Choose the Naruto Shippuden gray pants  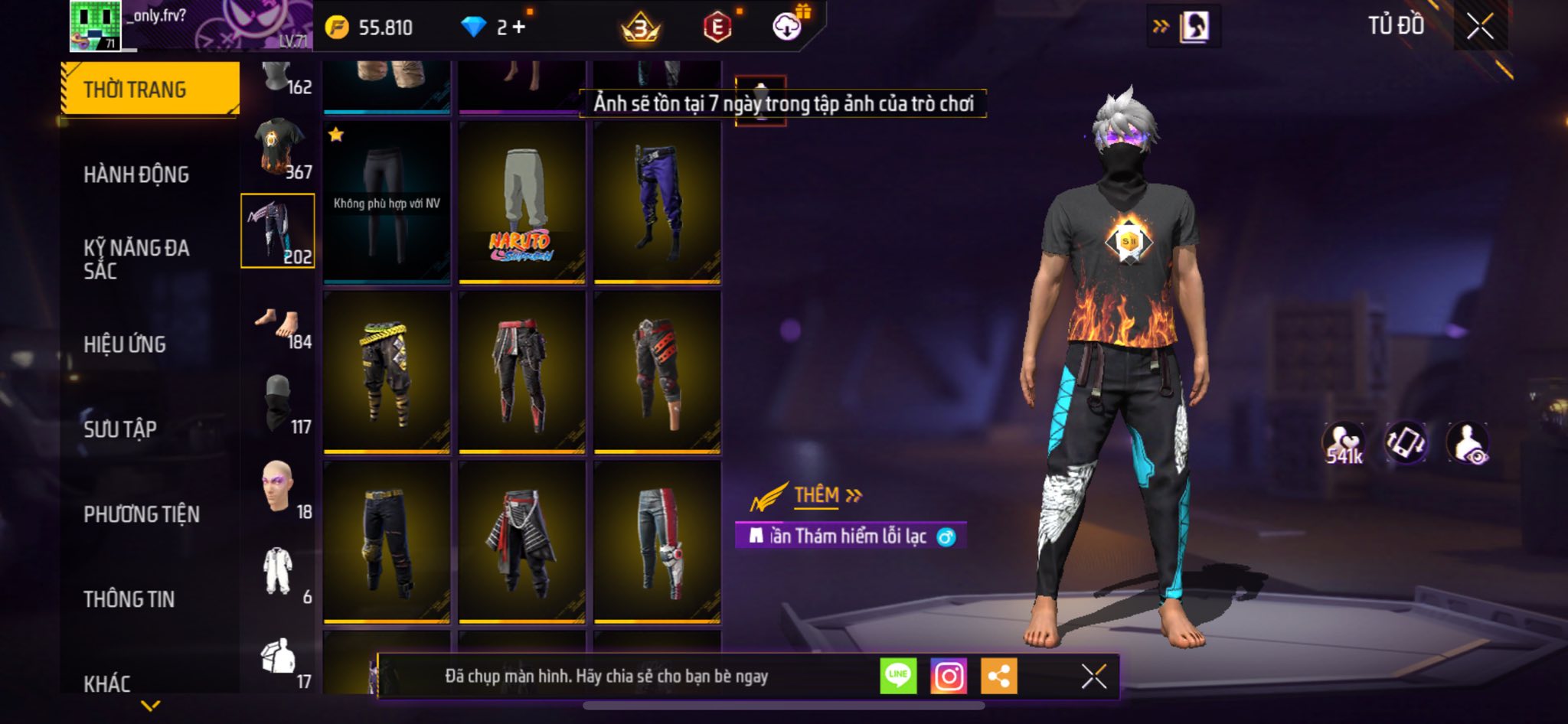pyautogui.click(x=522, y=202)
